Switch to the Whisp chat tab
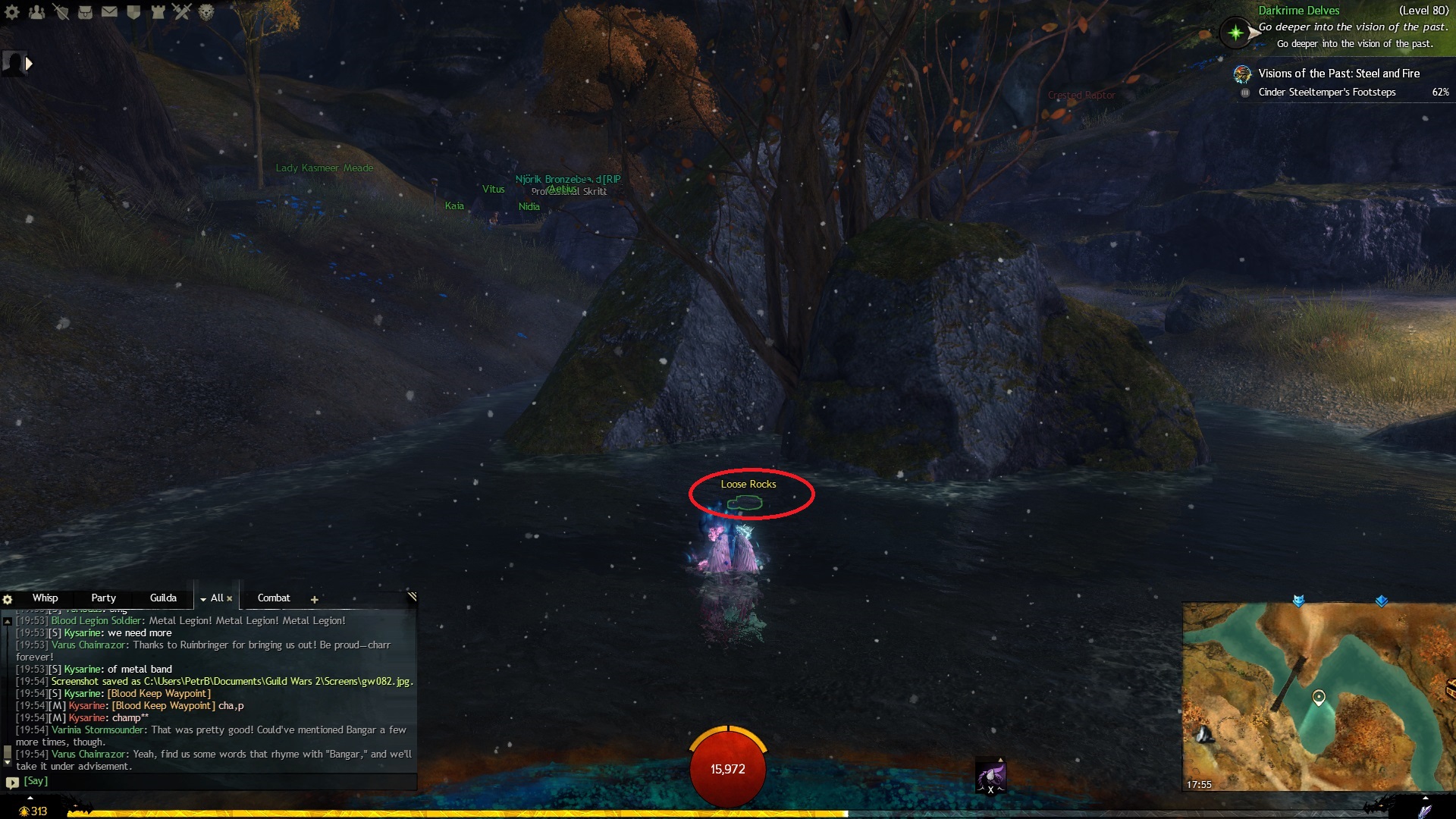1456x819 pixels. coord(45,598)
